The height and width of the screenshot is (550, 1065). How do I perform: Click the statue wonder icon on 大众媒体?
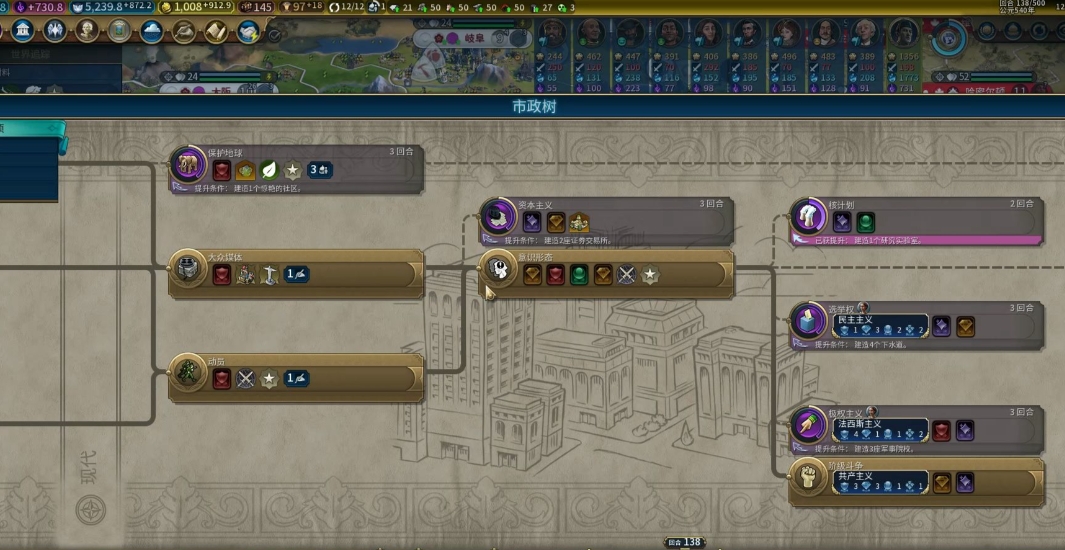tap(268, 275)
